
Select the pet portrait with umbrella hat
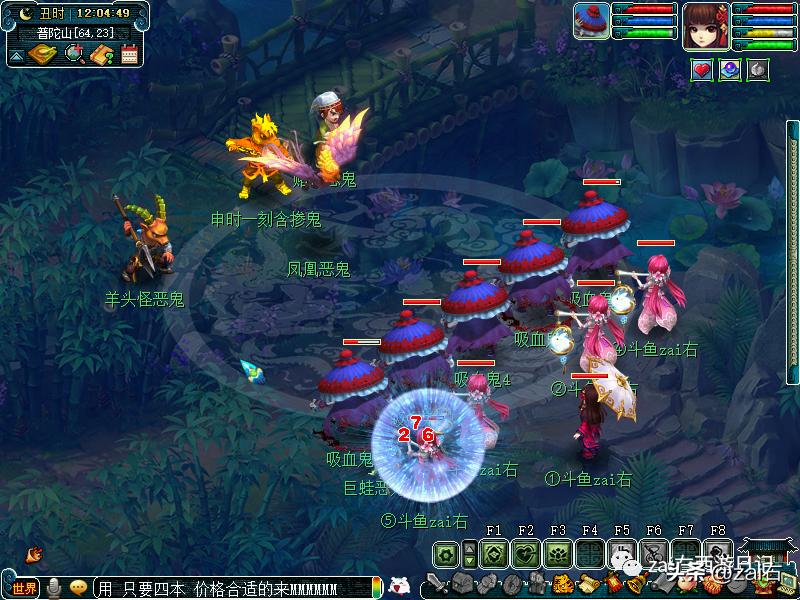pos(592,21)
